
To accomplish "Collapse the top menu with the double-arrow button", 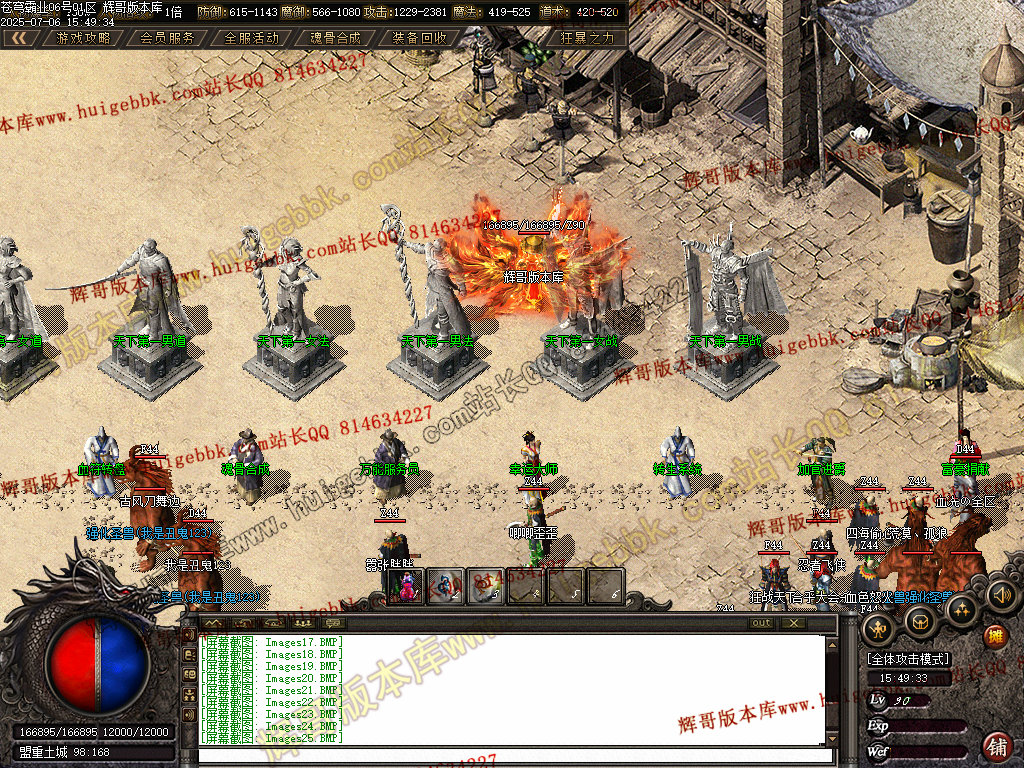I will pos(20,38).
